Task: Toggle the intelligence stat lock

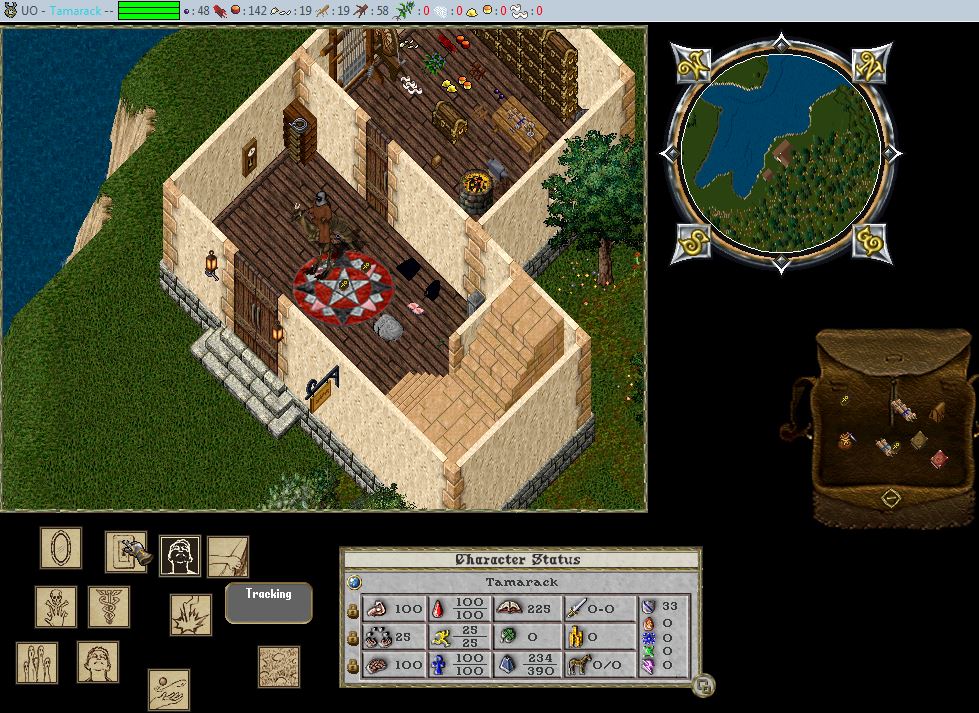Action: pos(352,665)
